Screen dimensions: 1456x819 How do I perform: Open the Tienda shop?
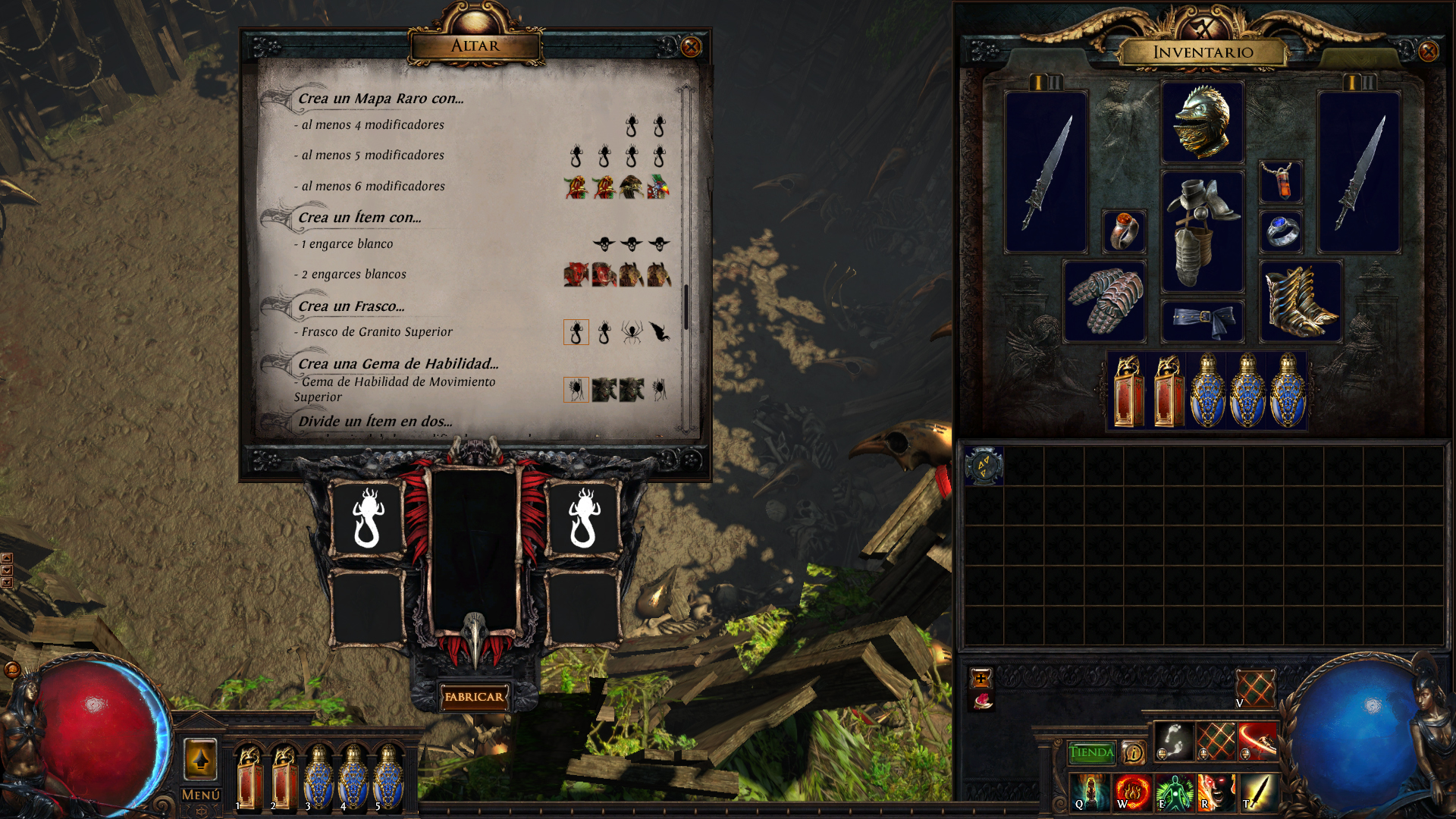click(x=1091, y=752)
